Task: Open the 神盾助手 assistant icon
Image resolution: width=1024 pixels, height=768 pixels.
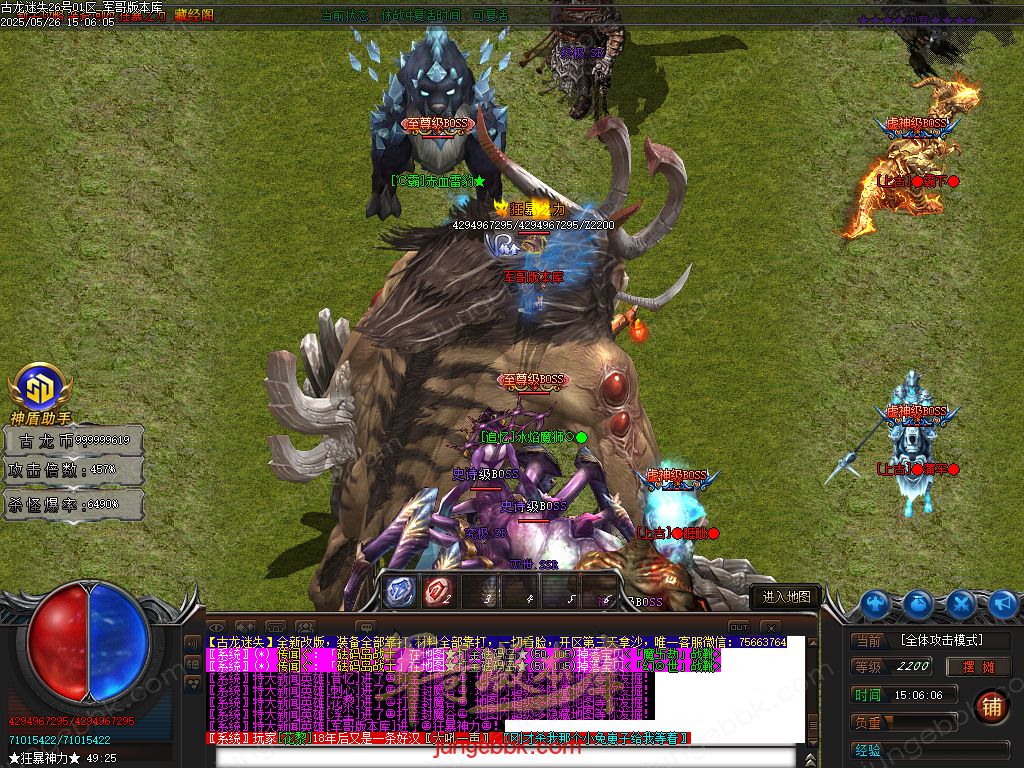Action: (40, 388)
